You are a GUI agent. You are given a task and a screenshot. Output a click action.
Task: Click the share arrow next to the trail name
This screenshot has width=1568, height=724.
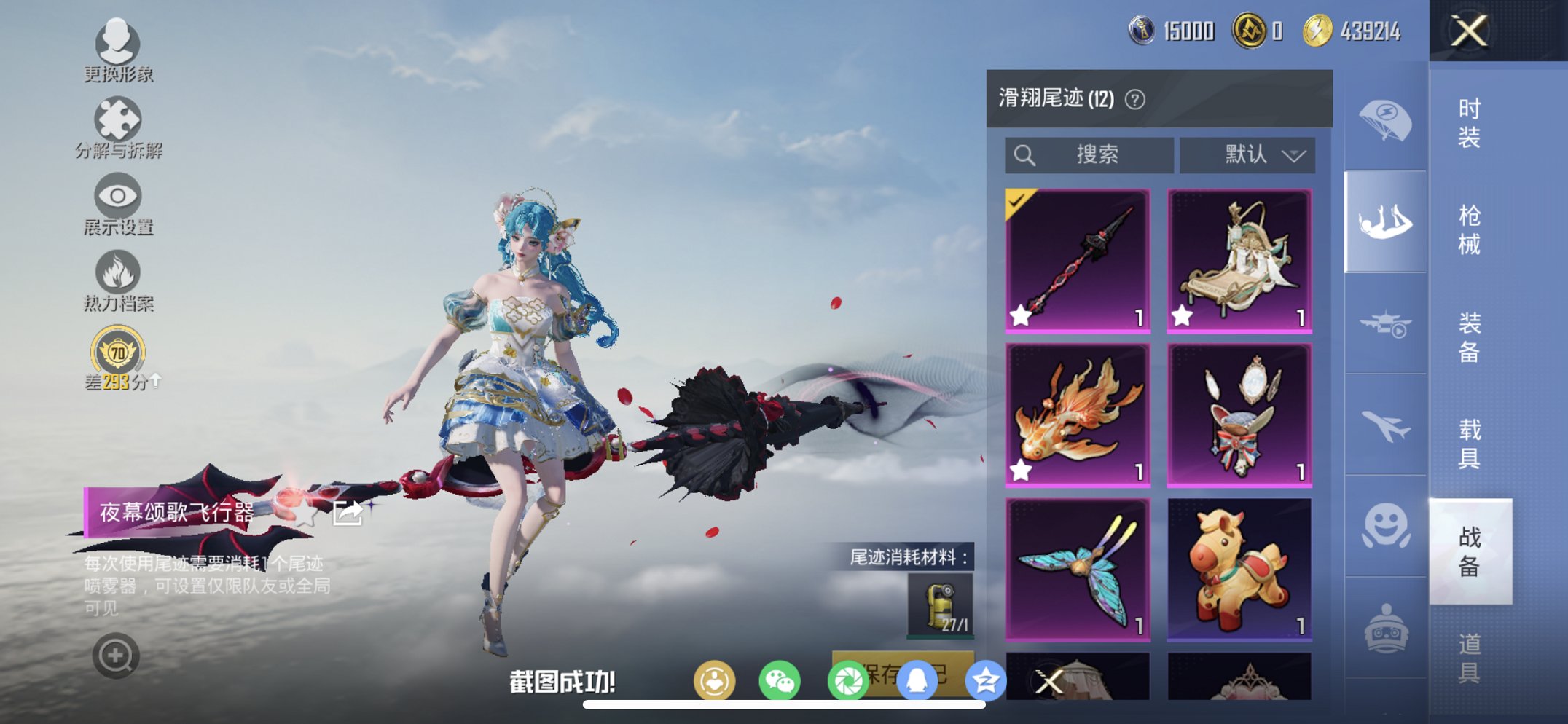click(x=348, y=512)
